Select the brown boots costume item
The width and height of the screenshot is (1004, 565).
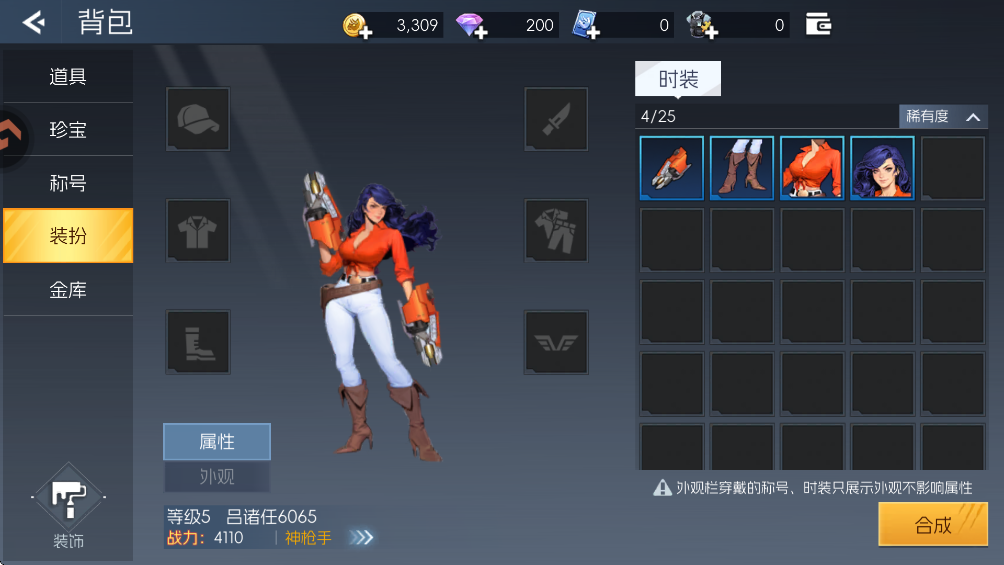742,168
